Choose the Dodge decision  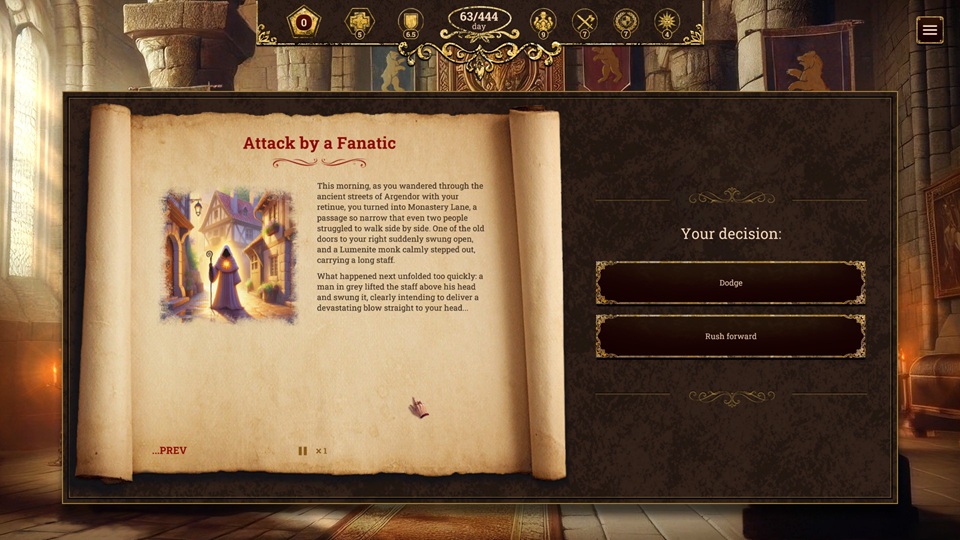point(730,283)
